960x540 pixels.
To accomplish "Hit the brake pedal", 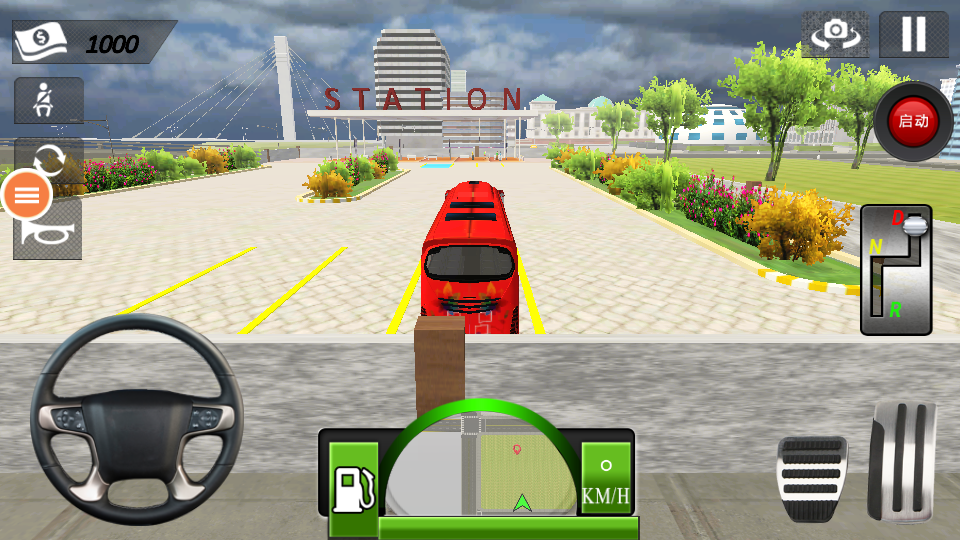I will [x=811, y=478].
